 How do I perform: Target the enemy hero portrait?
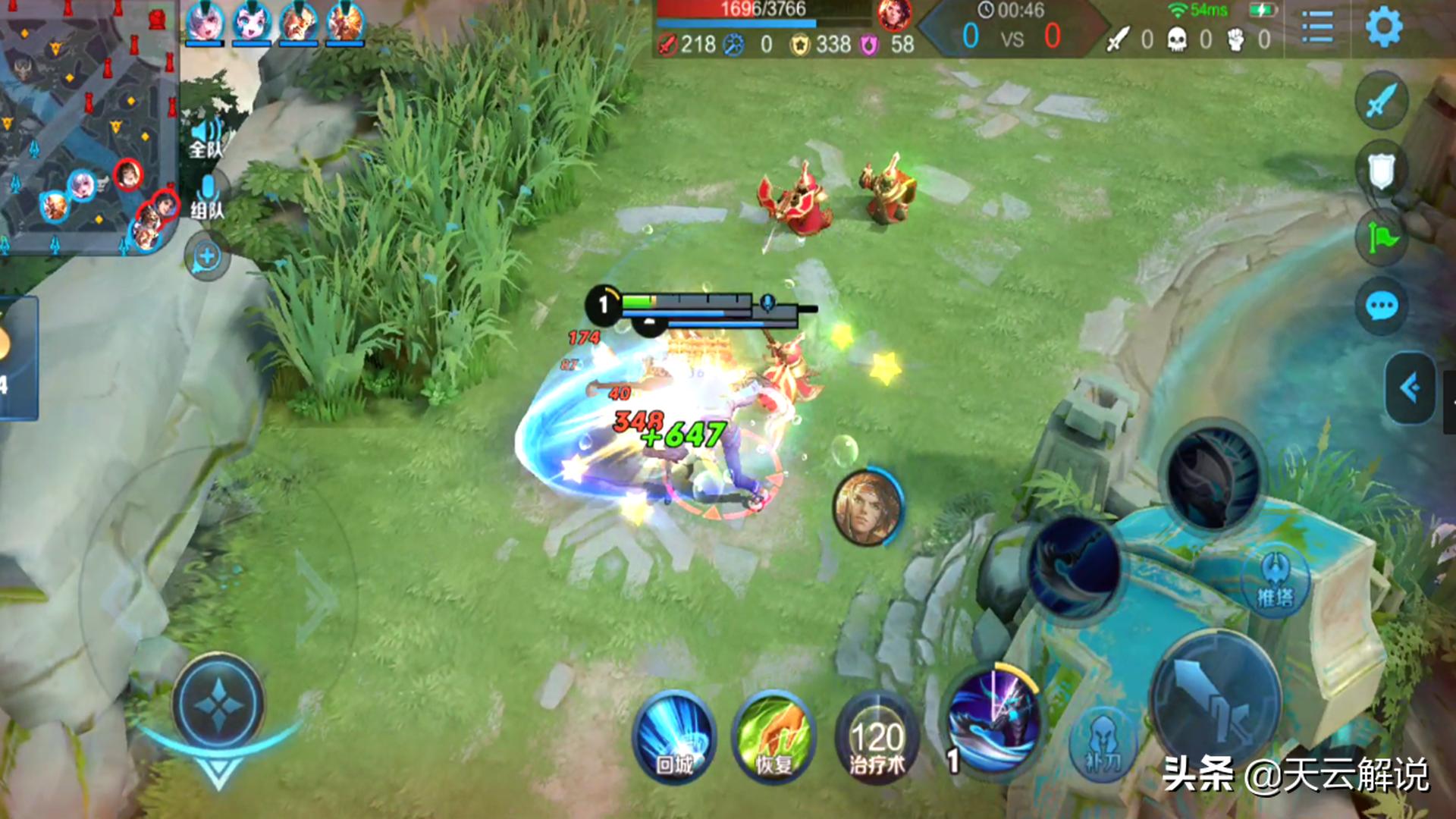(868, 507)
